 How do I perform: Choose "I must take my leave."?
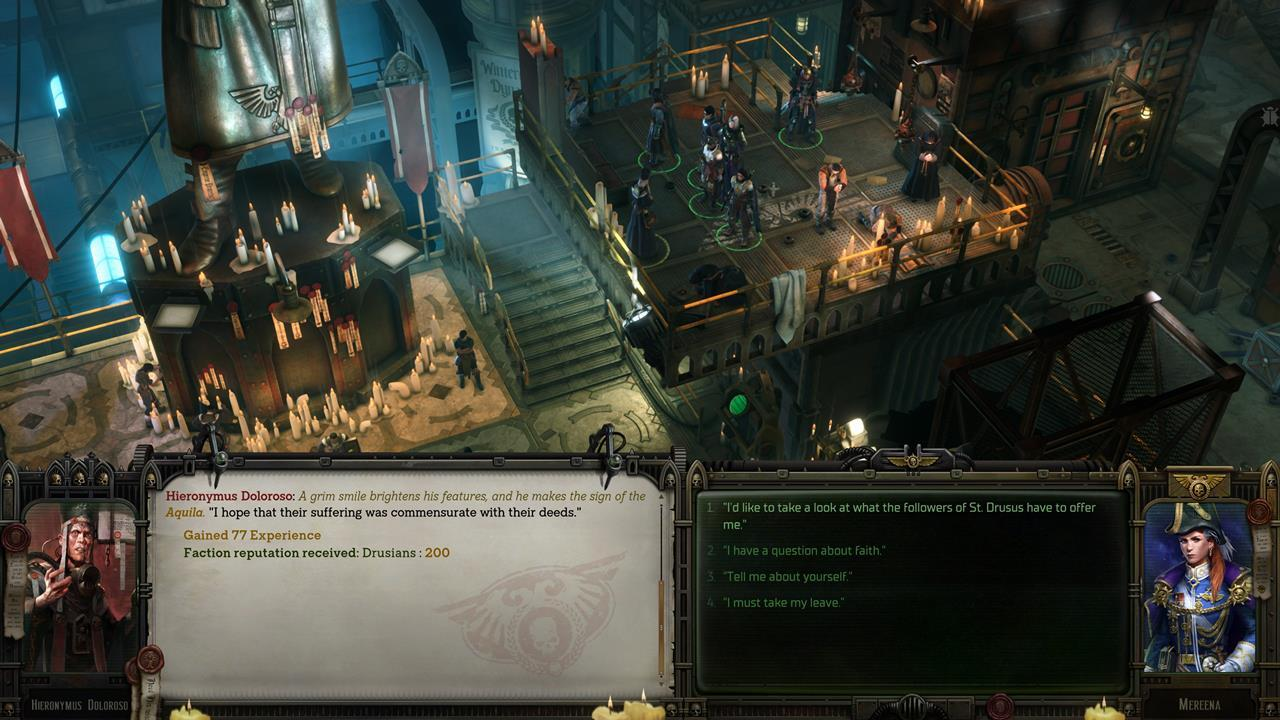point(784,603)
